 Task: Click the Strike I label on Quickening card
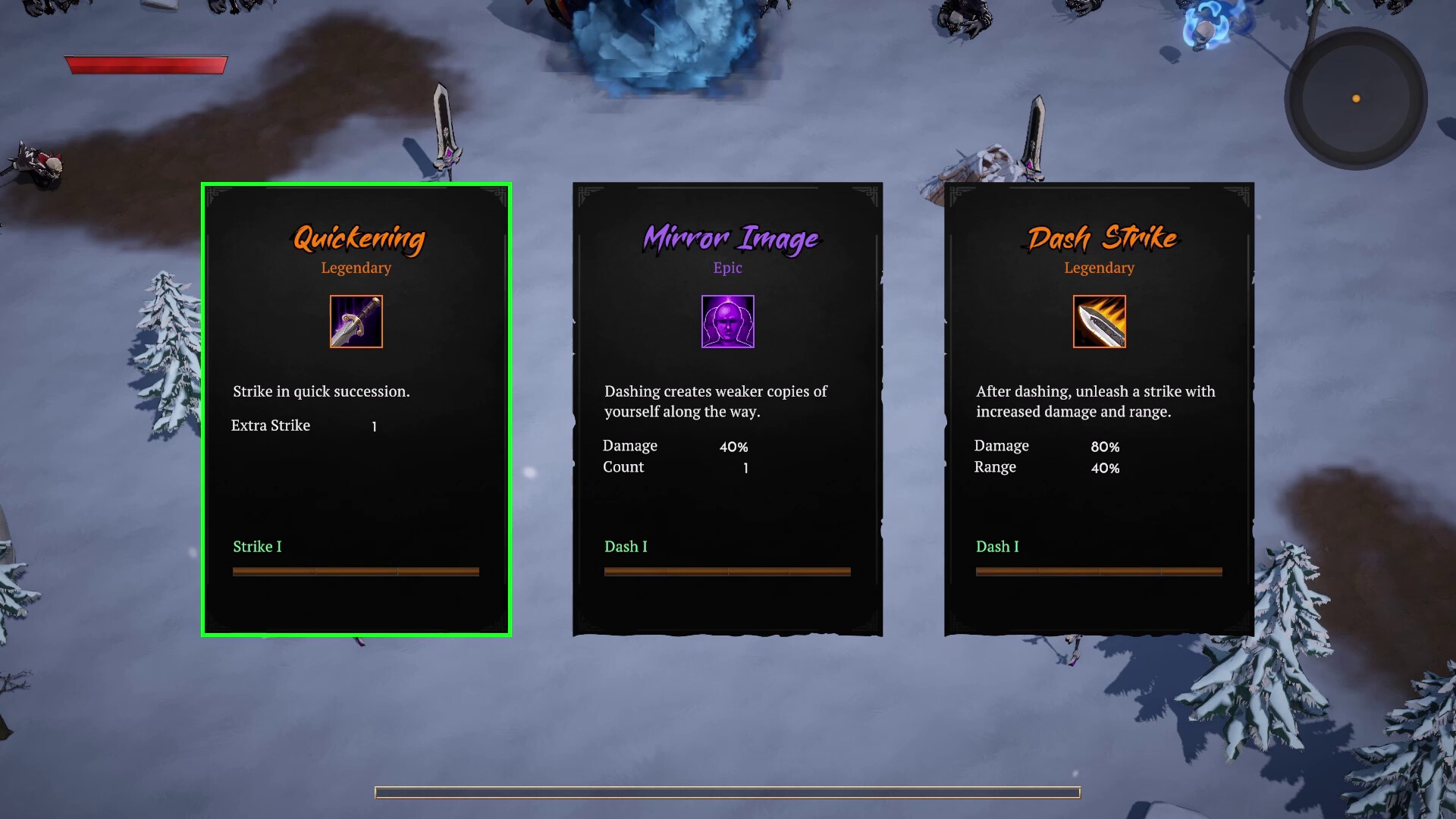click(257, 546)
